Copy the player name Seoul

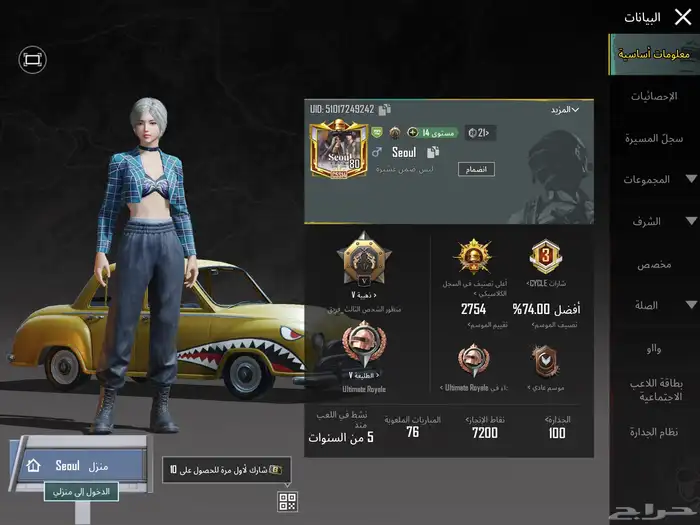coord(433,152)
